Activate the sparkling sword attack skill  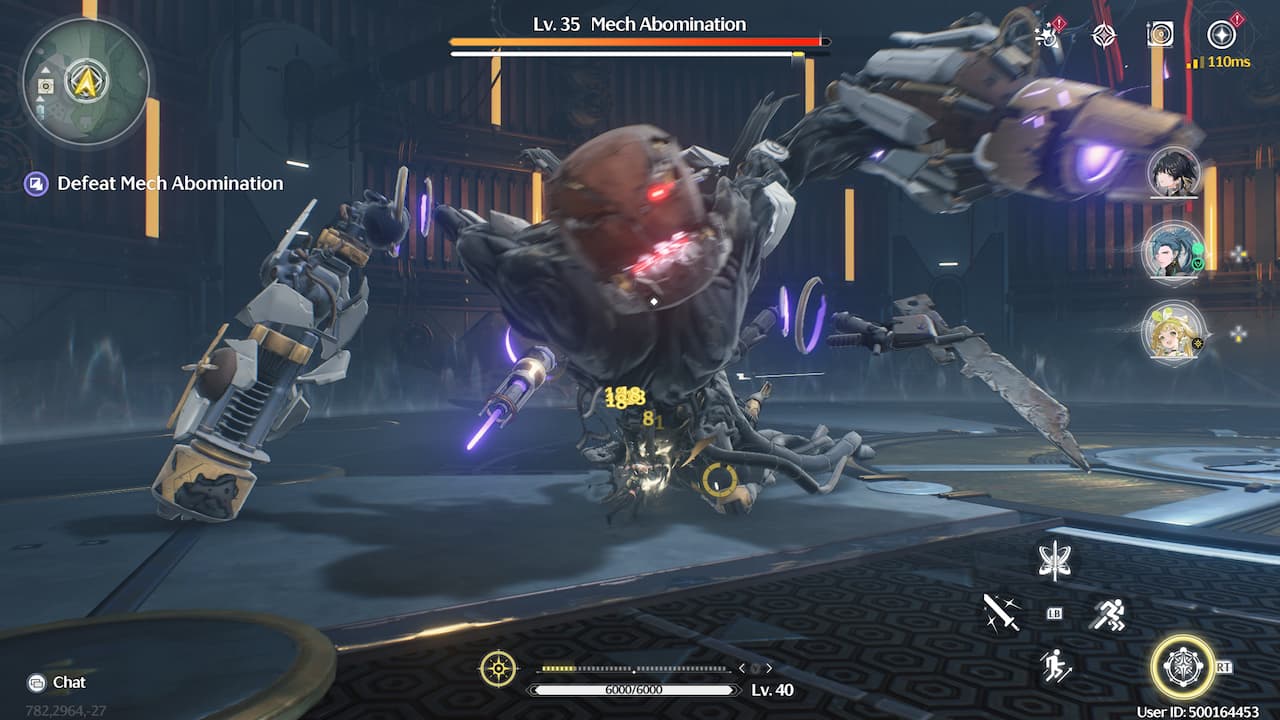[1001, 612]
